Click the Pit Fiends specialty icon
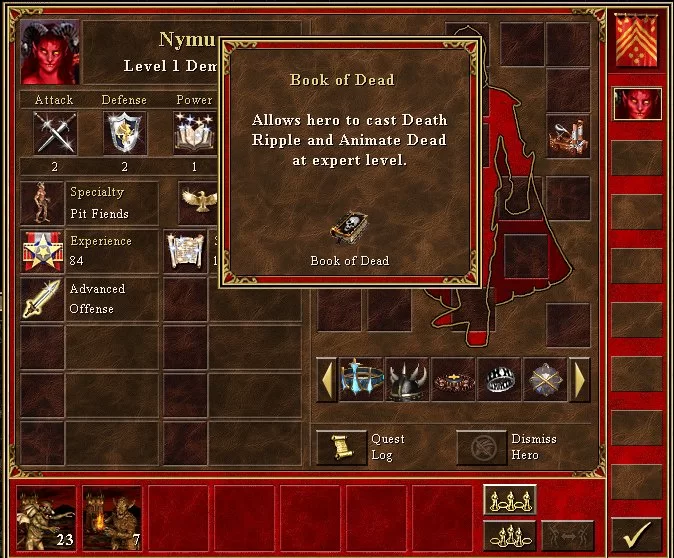Screen dimensions: 674x558 tap(42, 203)
